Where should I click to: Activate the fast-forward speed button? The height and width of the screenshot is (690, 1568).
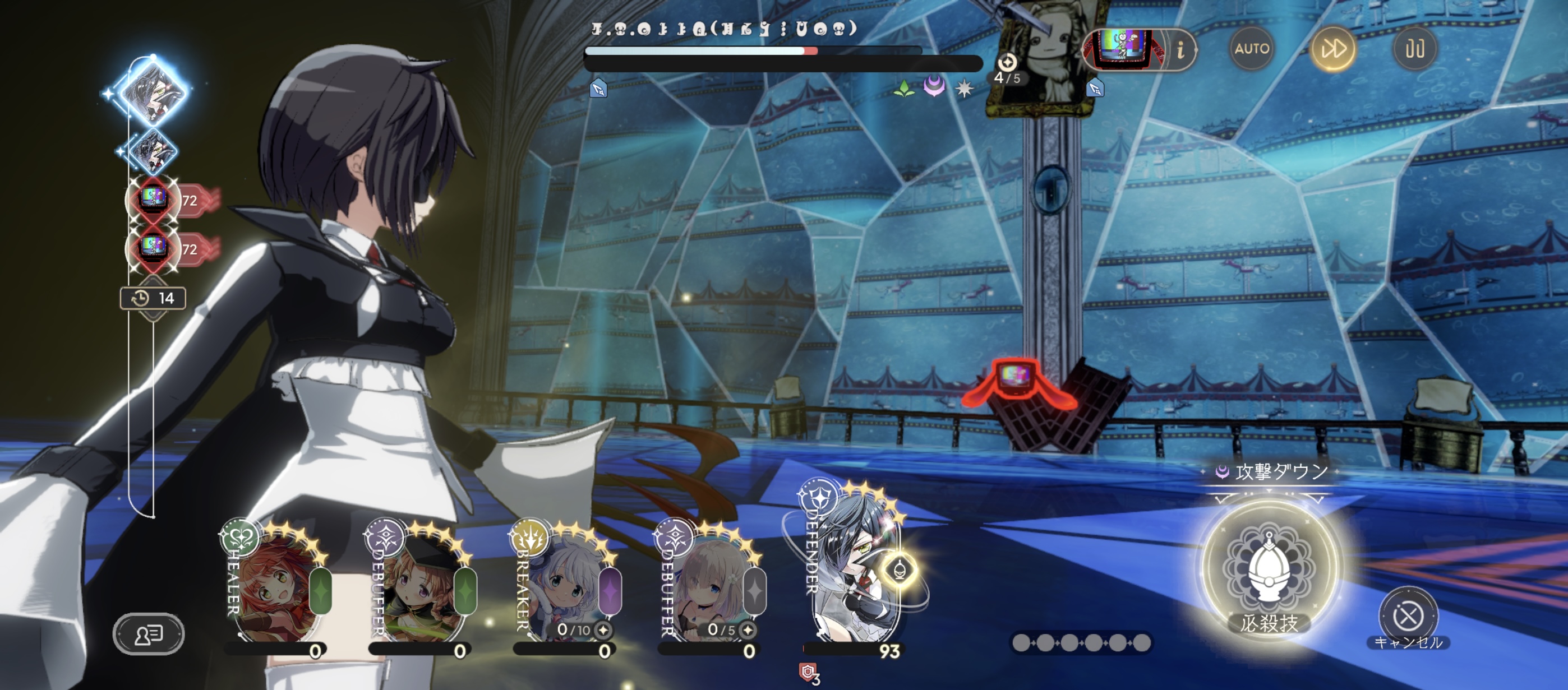click(1332, 49)
